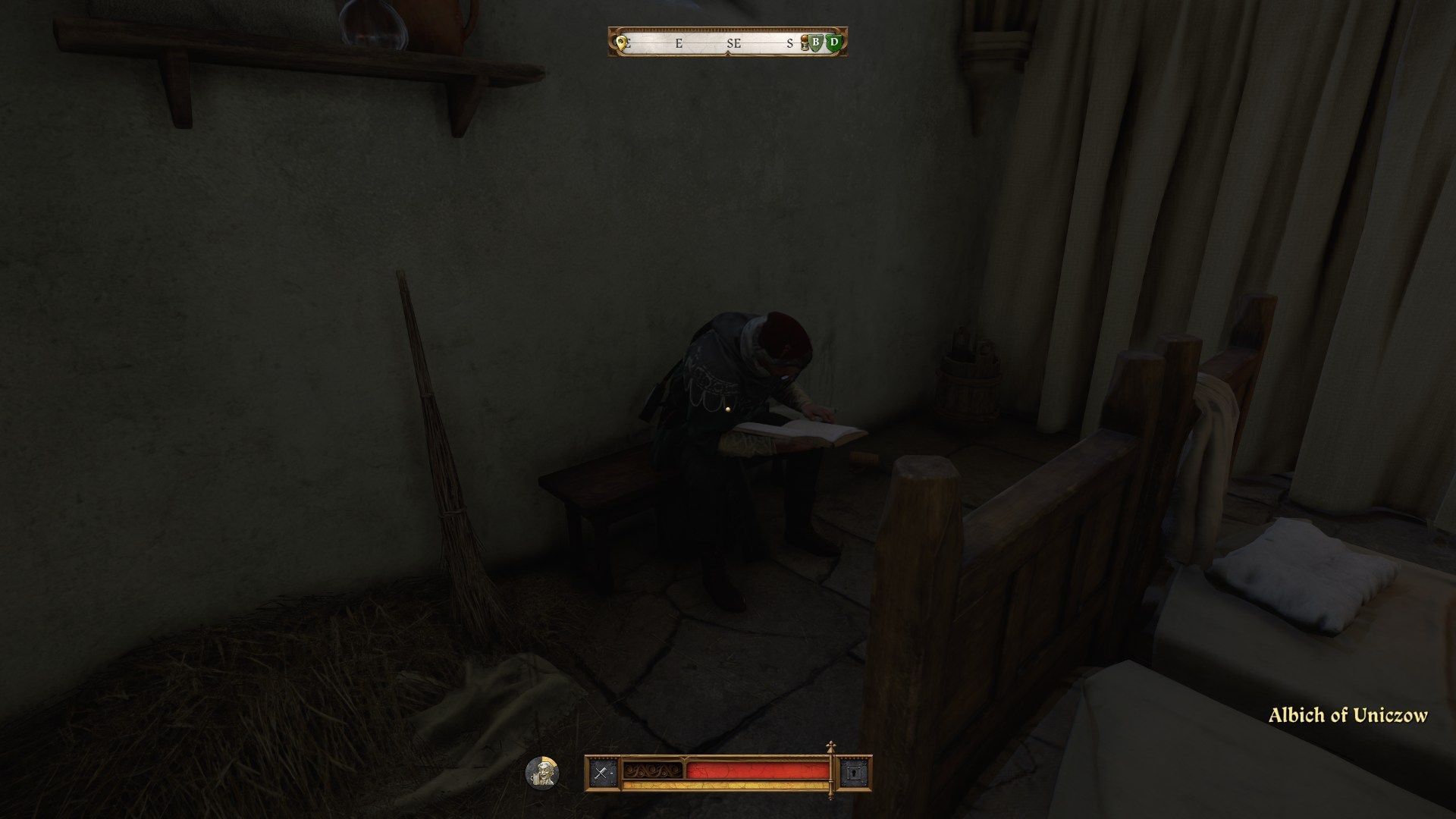Image resolution: width=1456 pixels, height=819 pixels.
Task: Click the yellow quest marker pin on the compass
Action: [620, 42]
